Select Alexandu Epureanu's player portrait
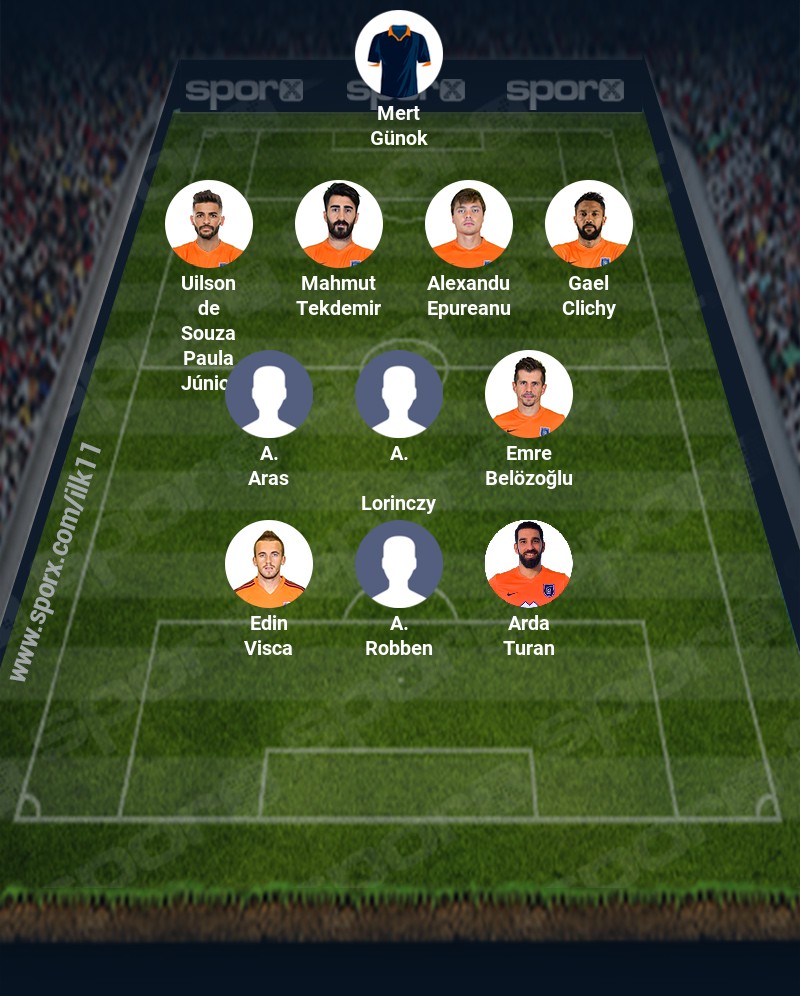 pyautogui.click(x=469, y=224)
